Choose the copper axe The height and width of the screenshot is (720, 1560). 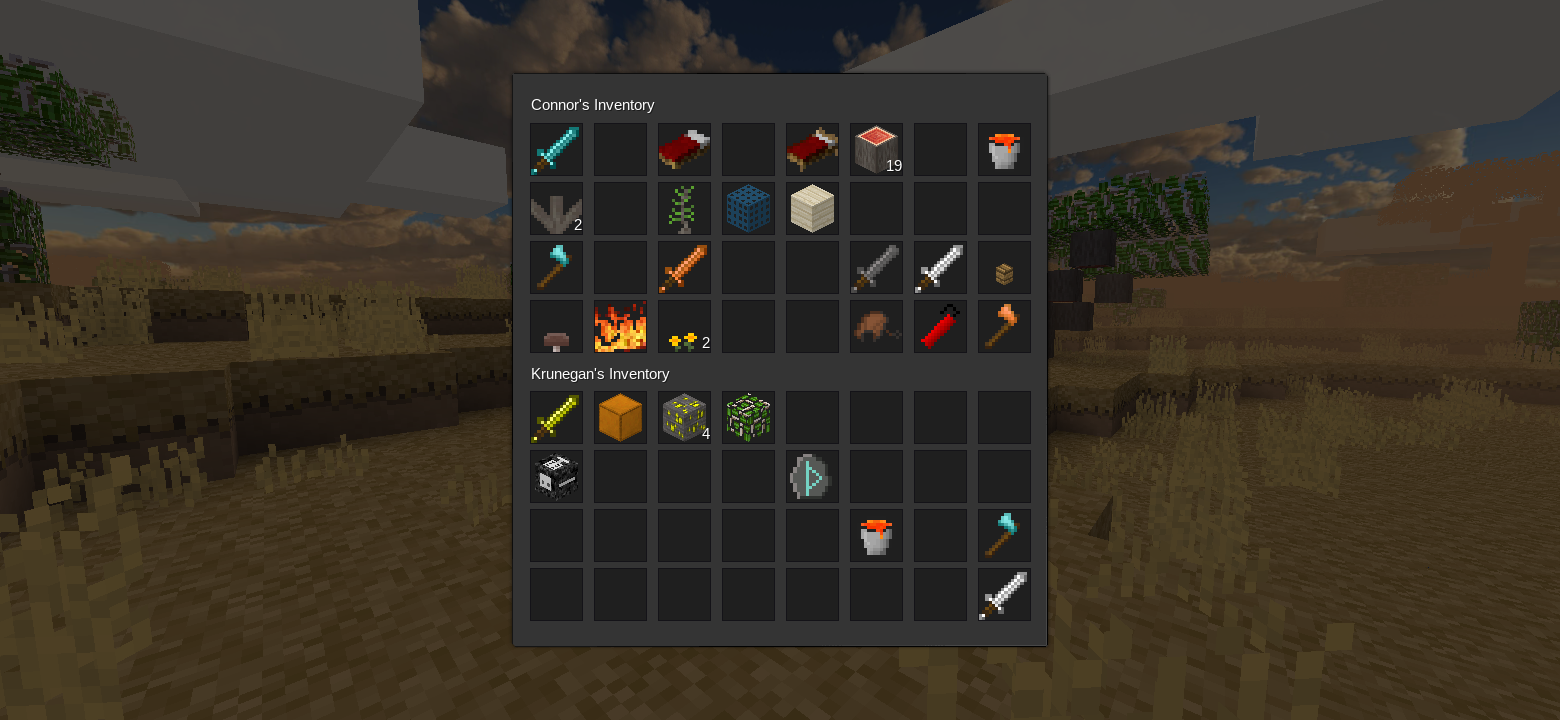coord(1004,327)
